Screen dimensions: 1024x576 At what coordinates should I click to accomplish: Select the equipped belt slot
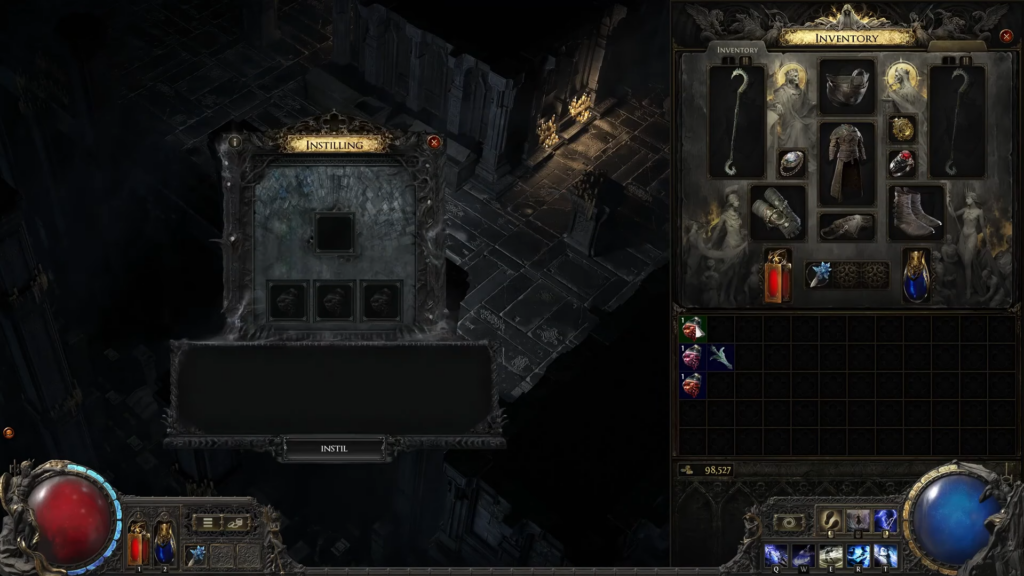[x=847, y=226]
